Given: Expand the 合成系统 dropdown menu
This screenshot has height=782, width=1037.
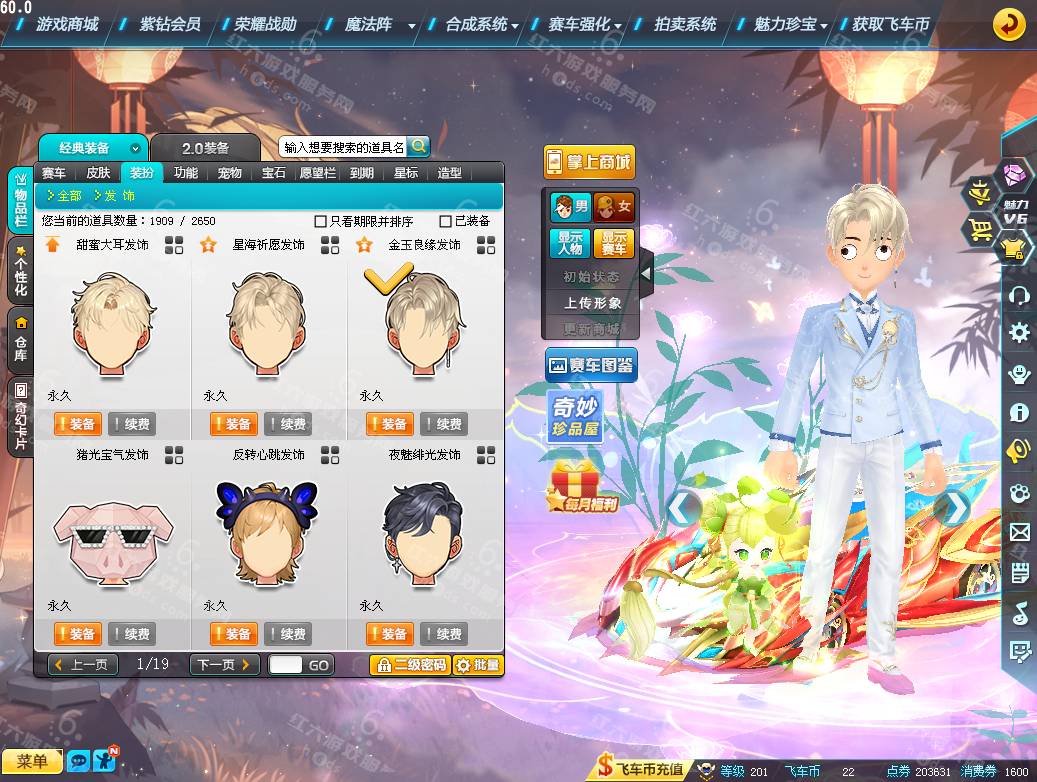Looking at the screenshot, I should click(x=482, y=24).
